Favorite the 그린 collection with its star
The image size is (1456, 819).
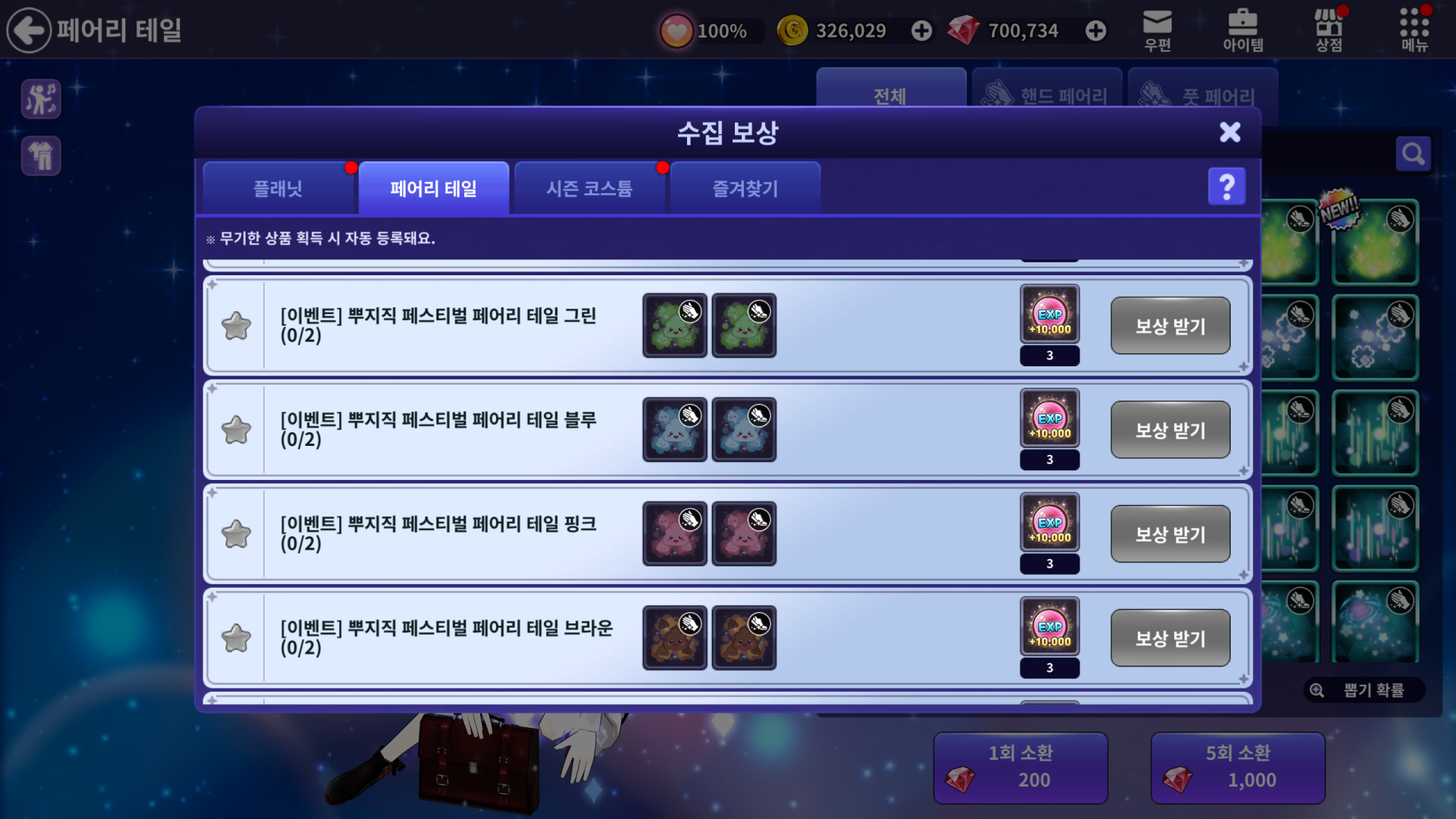click(236, 326)
